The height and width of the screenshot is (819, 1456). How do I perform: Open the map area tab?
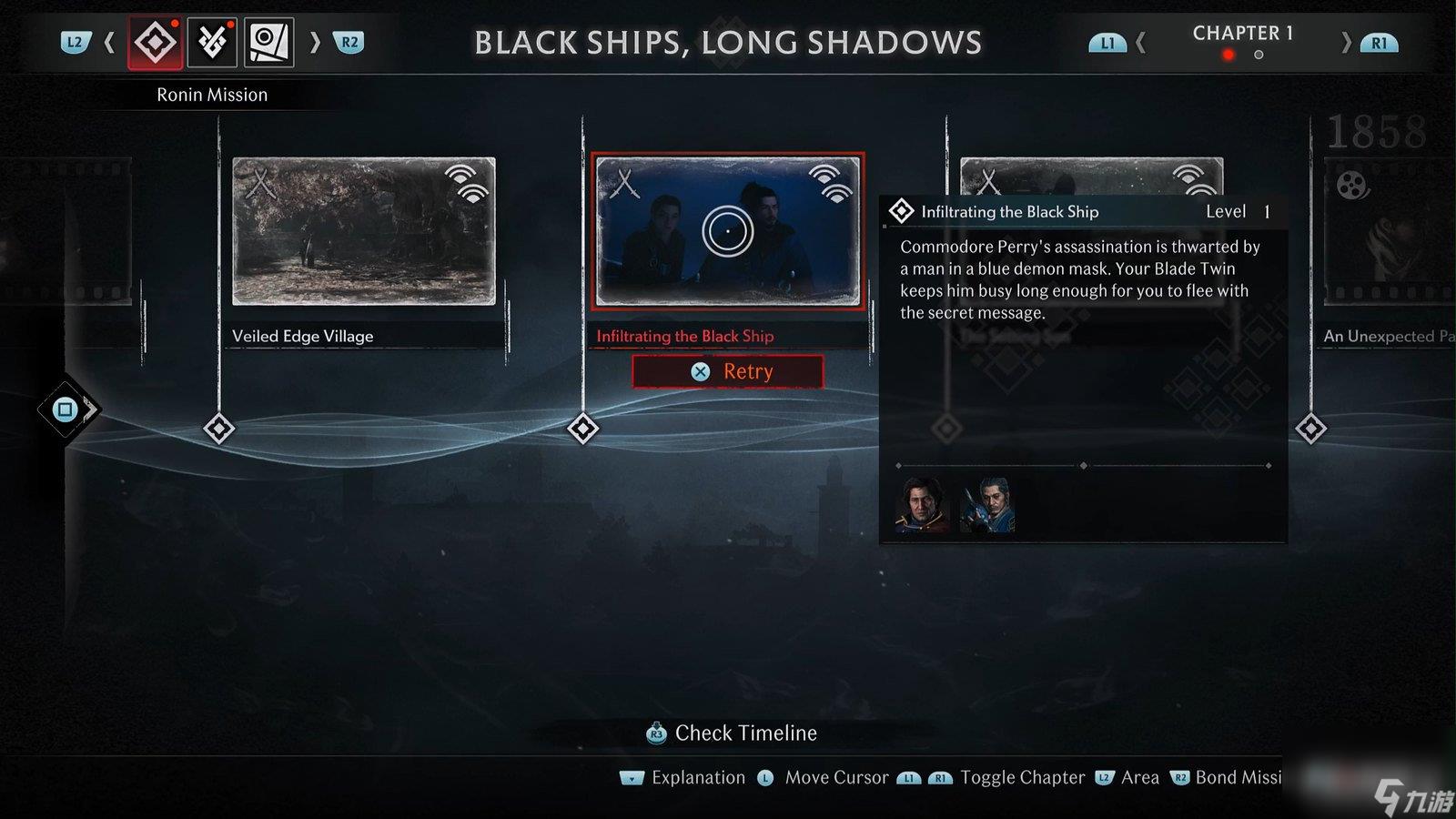[268, 43]
